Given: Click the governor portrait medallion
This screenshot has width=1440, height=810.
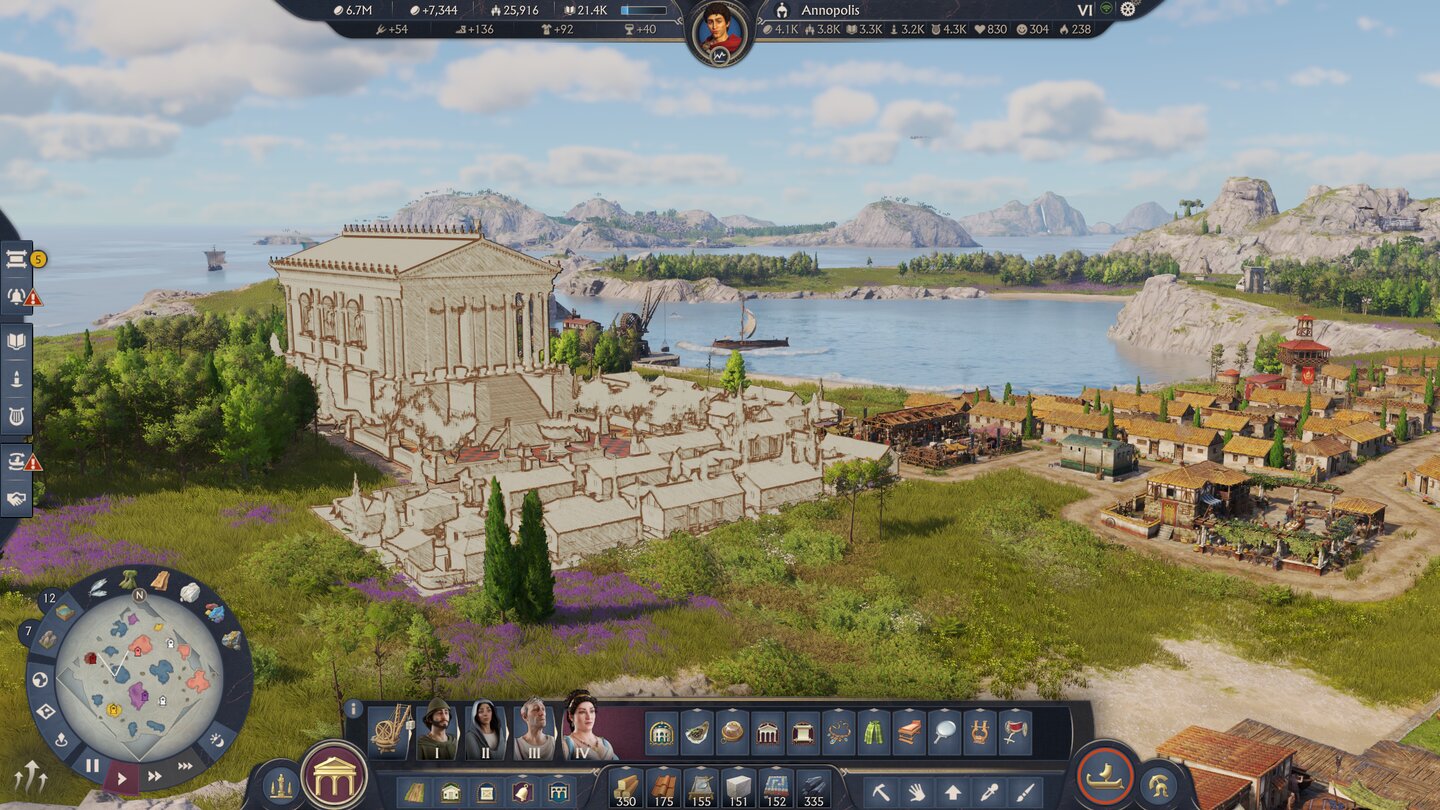Looking at the screenshot, I should click(720, 32).
